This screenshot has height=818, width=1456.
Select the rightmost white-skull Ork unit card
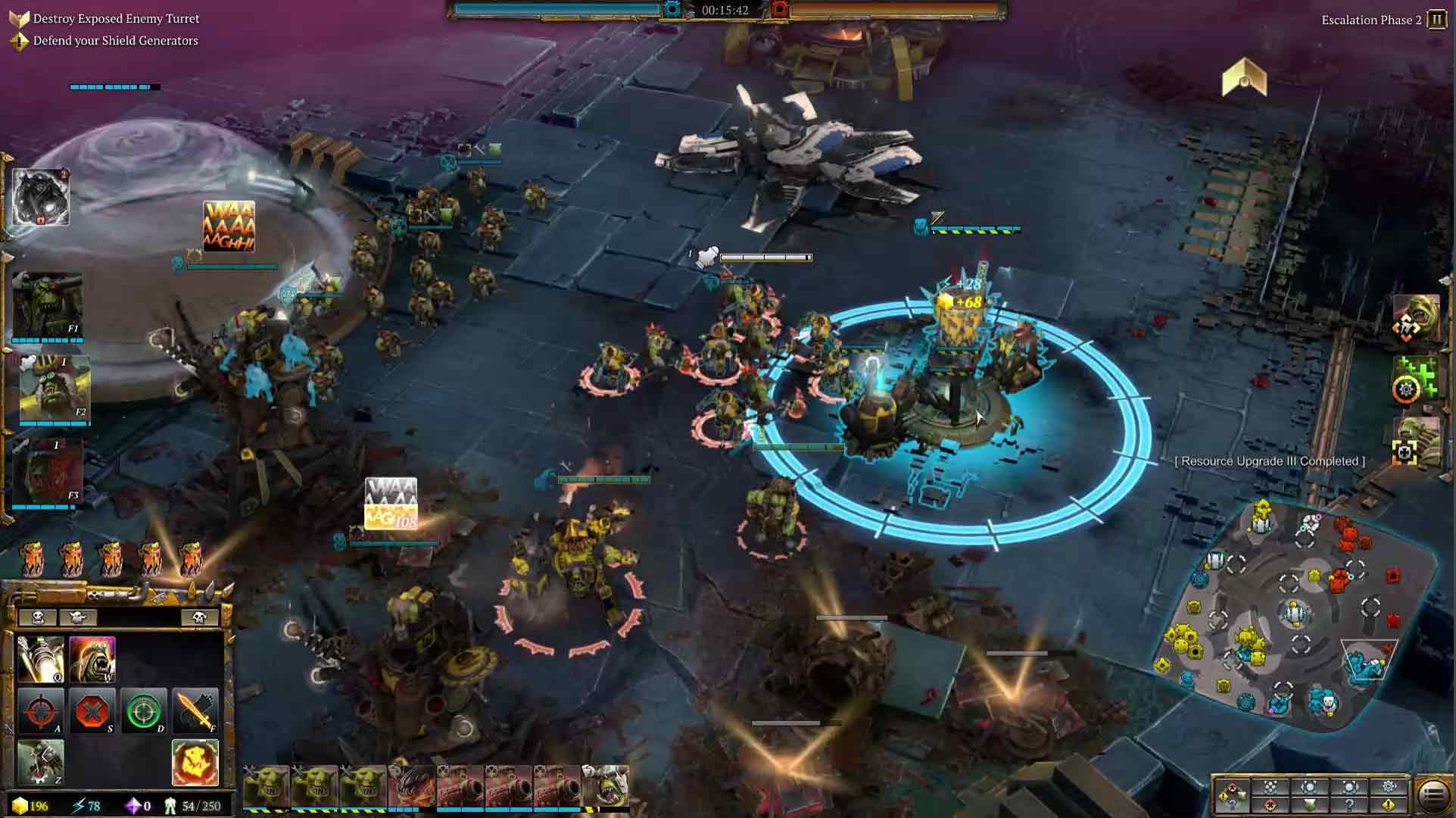tap(606, 786)
